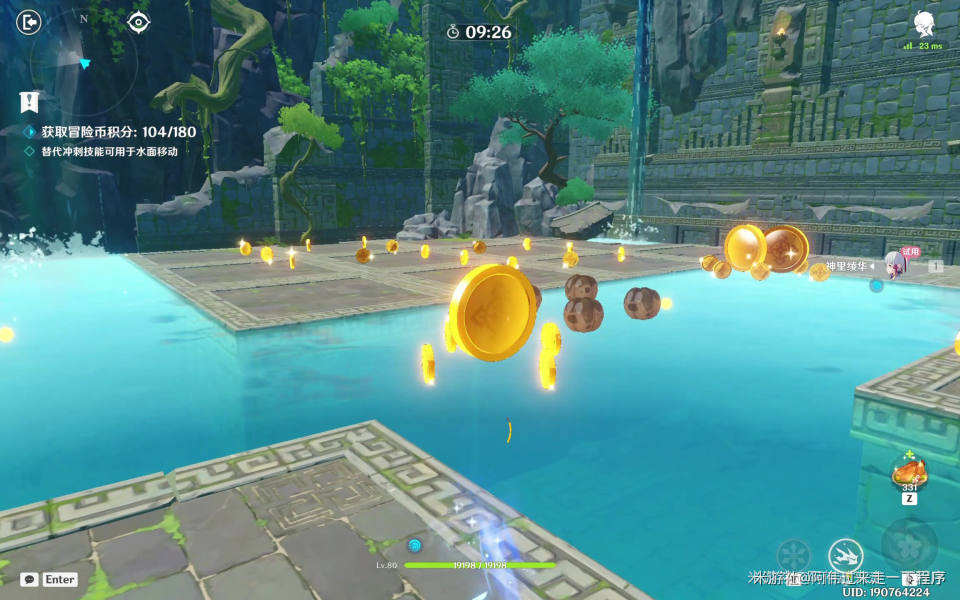The width and height of the screenshot is (960, 600).
Task: Open the Paimon menu
Action: (924, 24)
